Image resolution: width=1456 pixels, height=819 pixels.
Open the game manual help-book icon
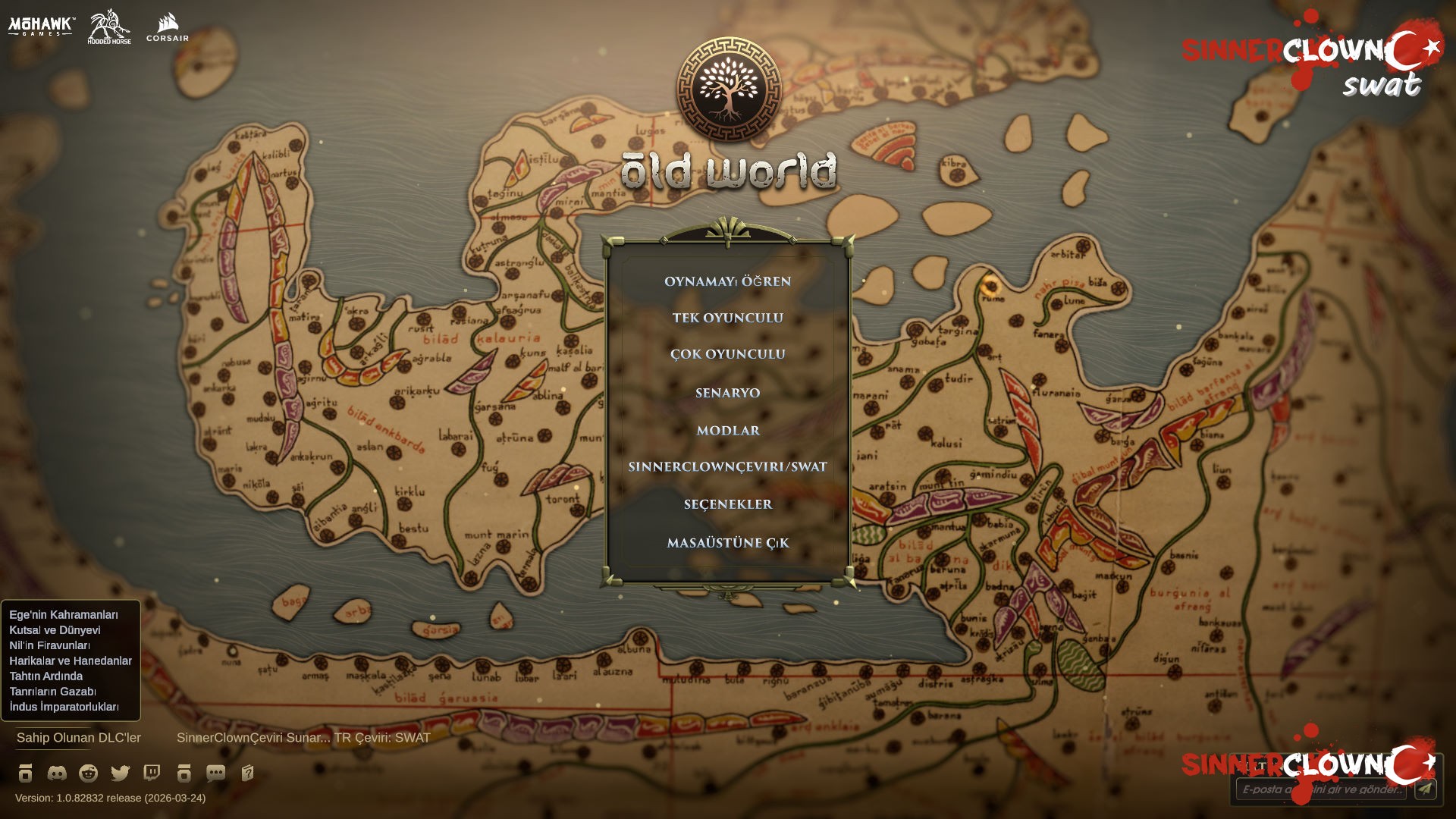coord(247,773)
